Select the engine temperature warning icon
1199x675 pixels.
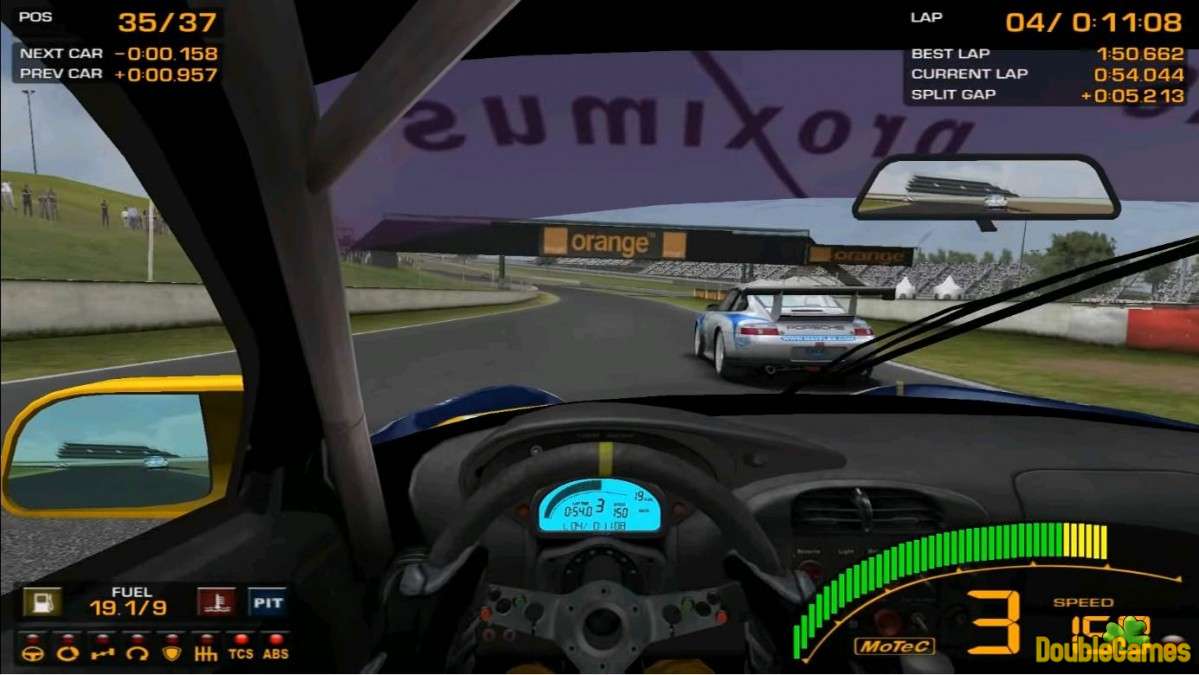pyautogui.click(x=216, y=602)
